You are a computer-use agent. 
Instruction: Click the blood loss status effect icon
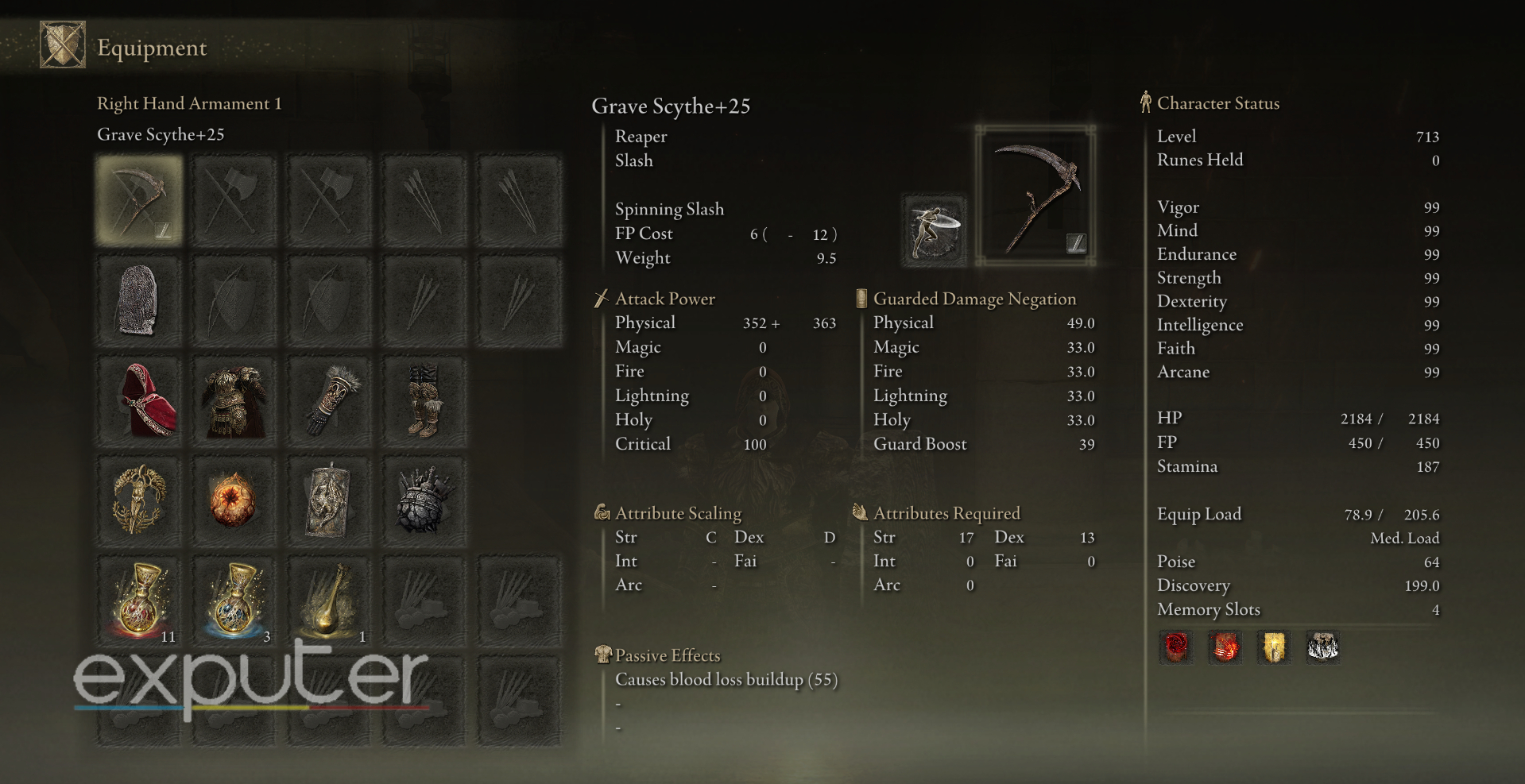coord(1176,647)
